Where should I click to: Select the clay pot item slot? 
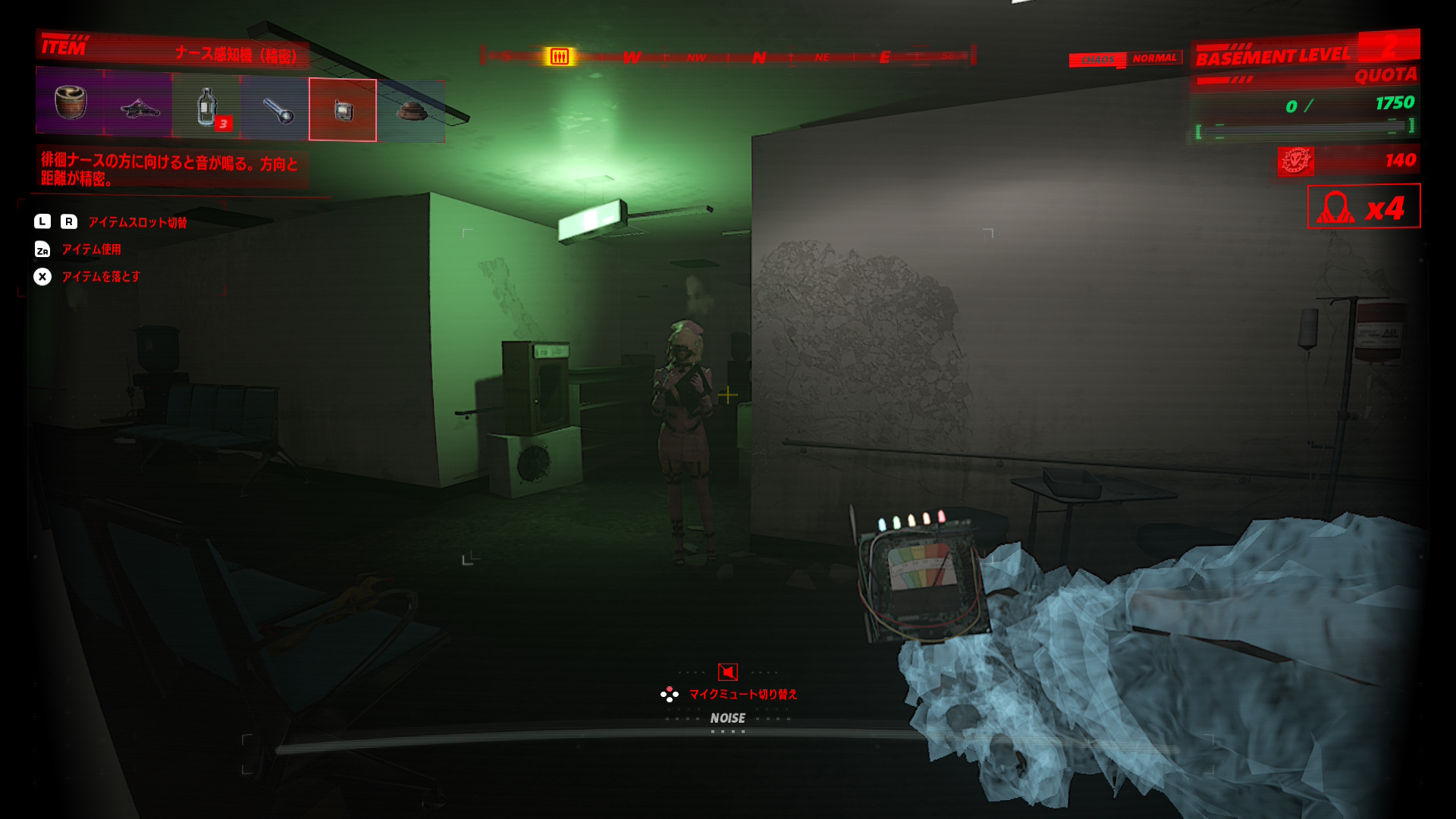71,103
